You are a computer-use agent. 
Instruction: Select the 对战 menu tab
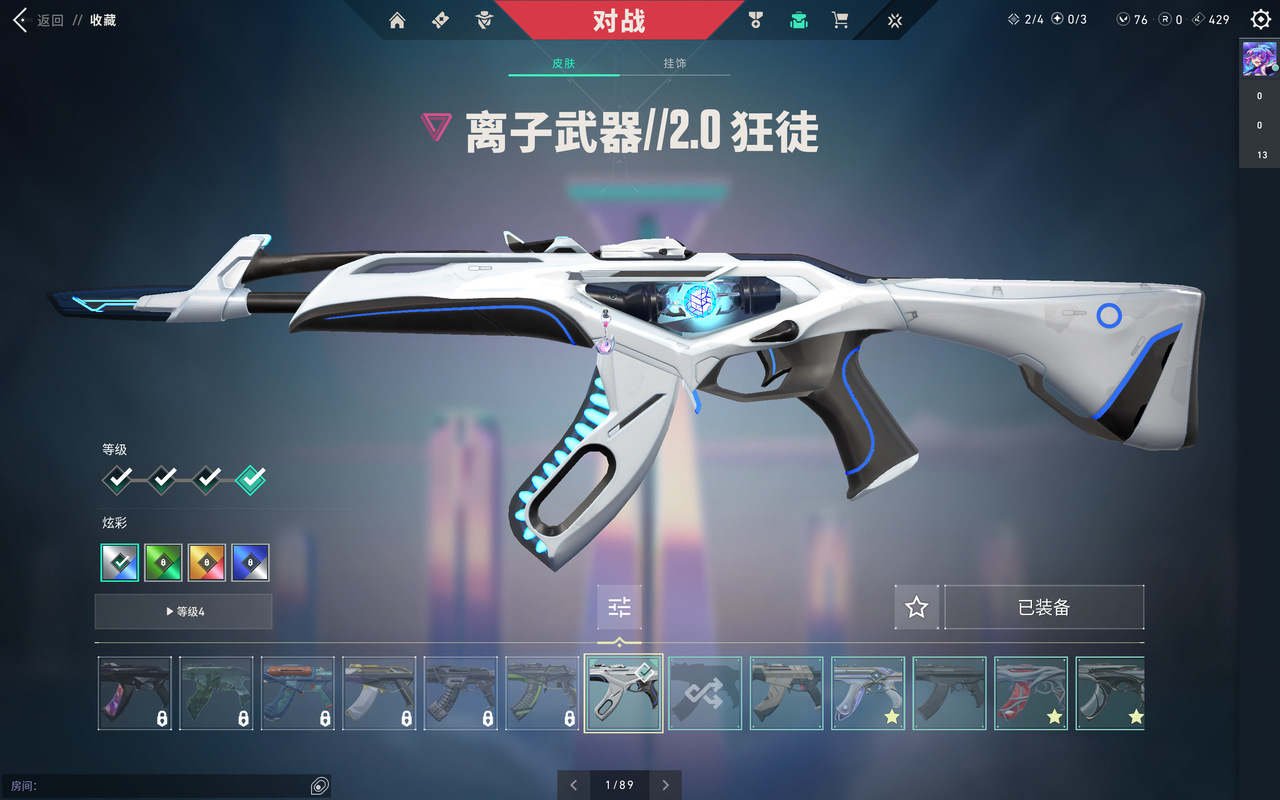[x=620, y=19]
